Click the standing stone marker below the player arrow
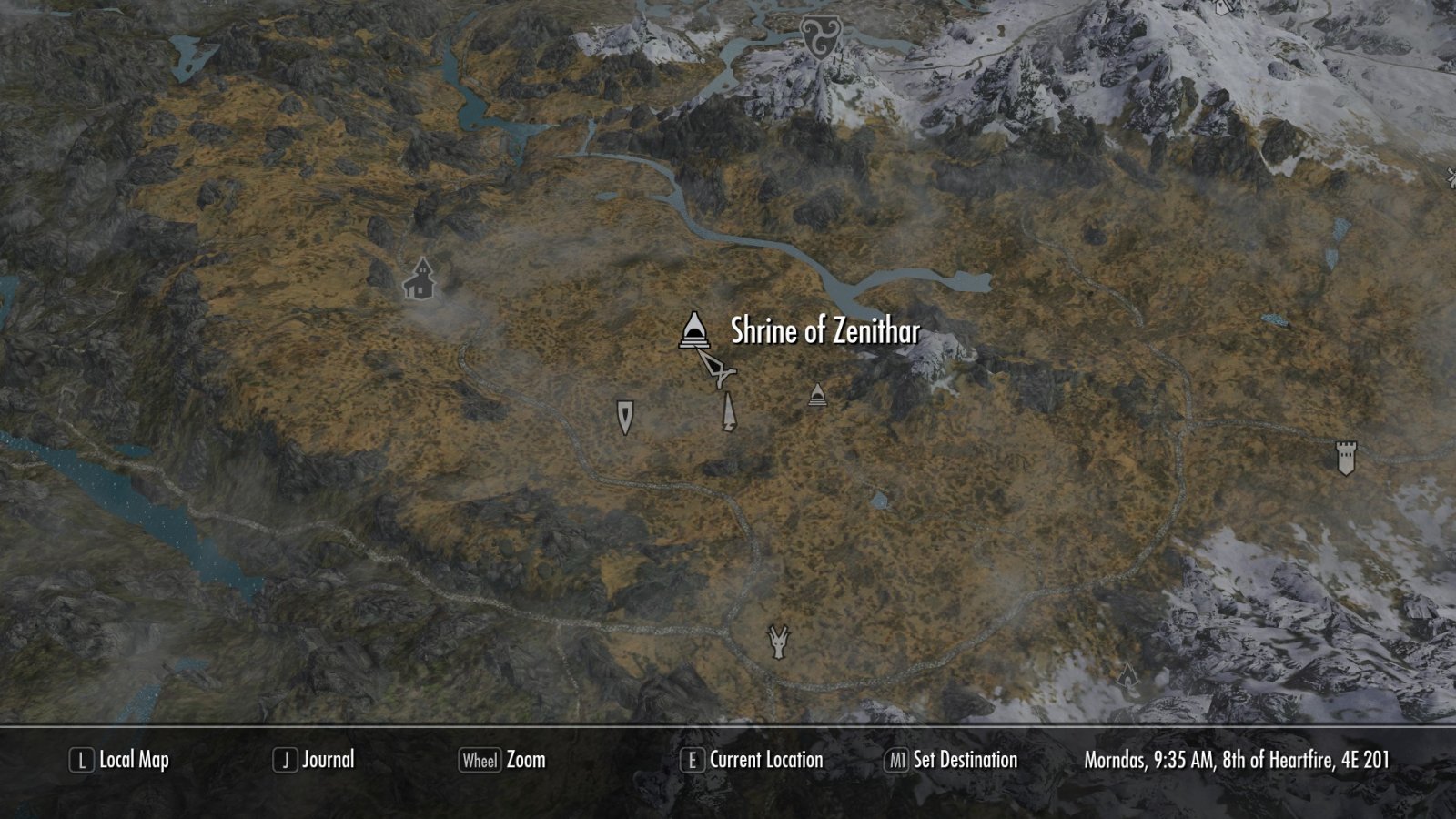 (727, 412)
